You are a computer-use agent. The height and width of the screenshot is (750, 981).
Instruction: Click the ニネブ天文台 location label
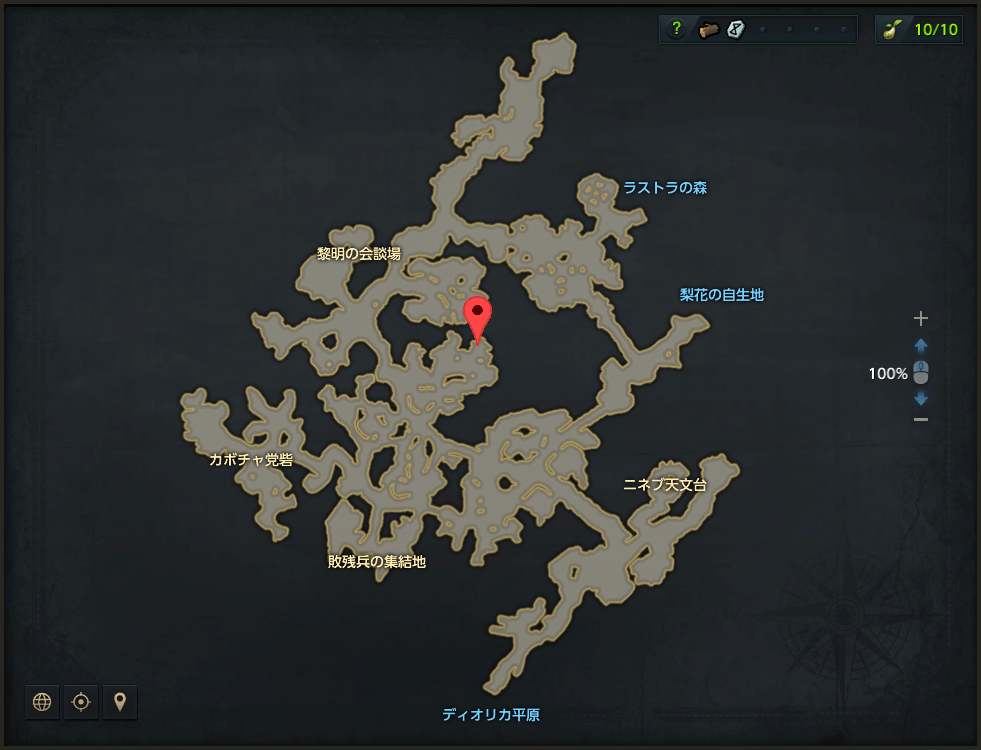pyautogui.click(x=664, y=485)
